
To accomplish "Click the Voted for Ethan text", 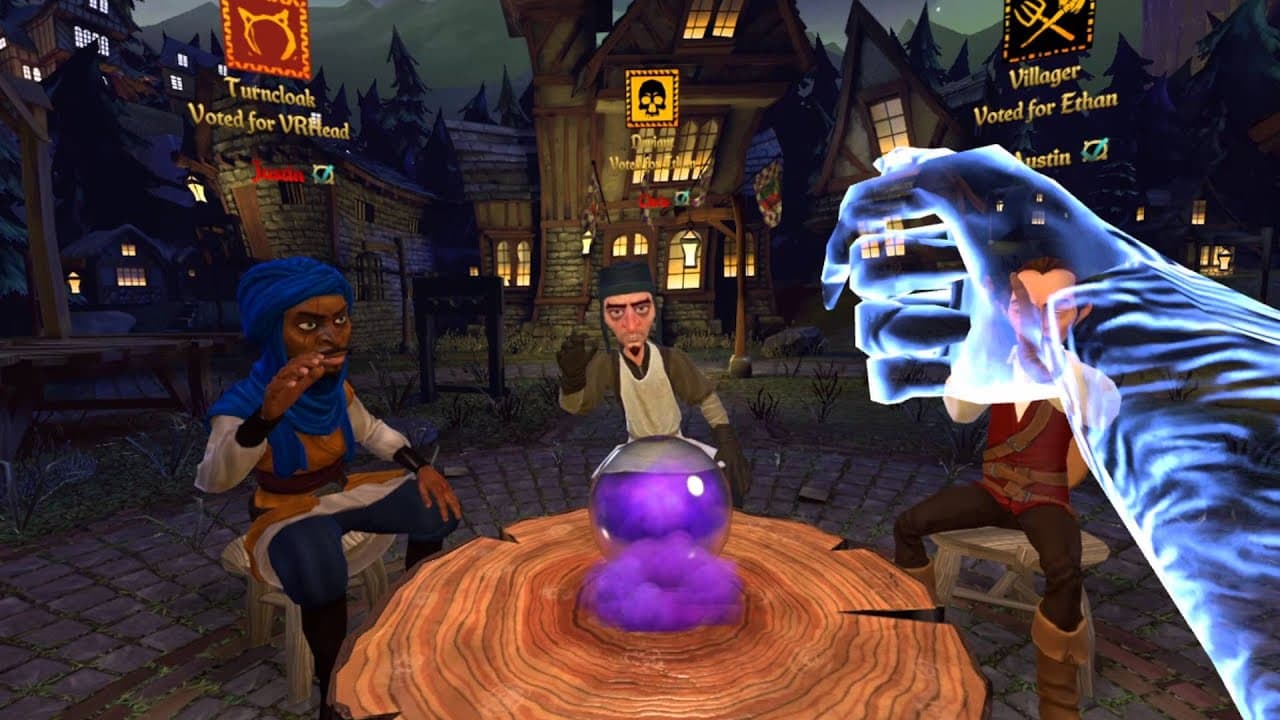I will pos(1047,109).
